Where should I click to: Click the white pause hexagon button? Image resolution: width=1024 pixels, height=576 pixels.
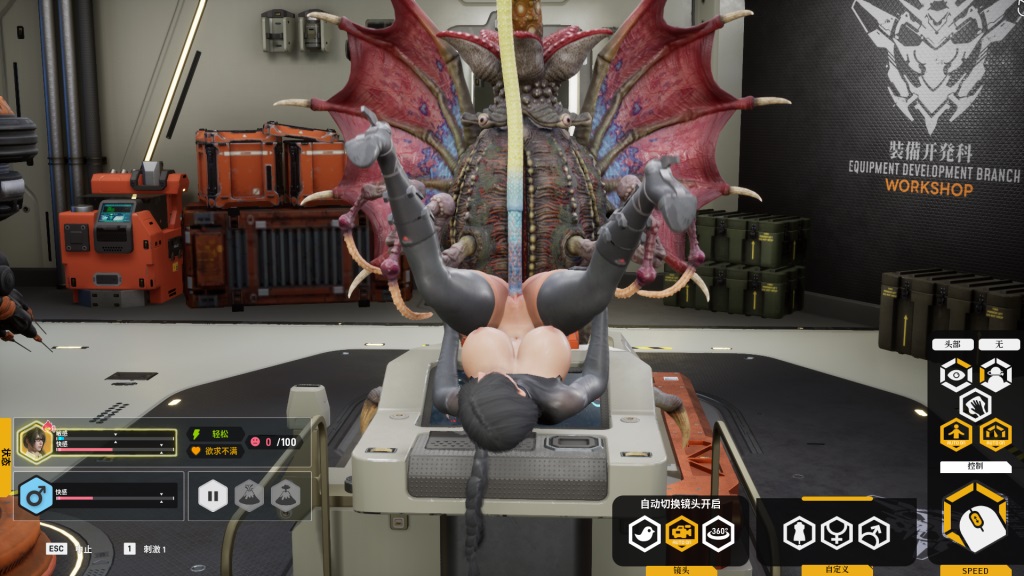pyautogui.click(x=213, y=495)
